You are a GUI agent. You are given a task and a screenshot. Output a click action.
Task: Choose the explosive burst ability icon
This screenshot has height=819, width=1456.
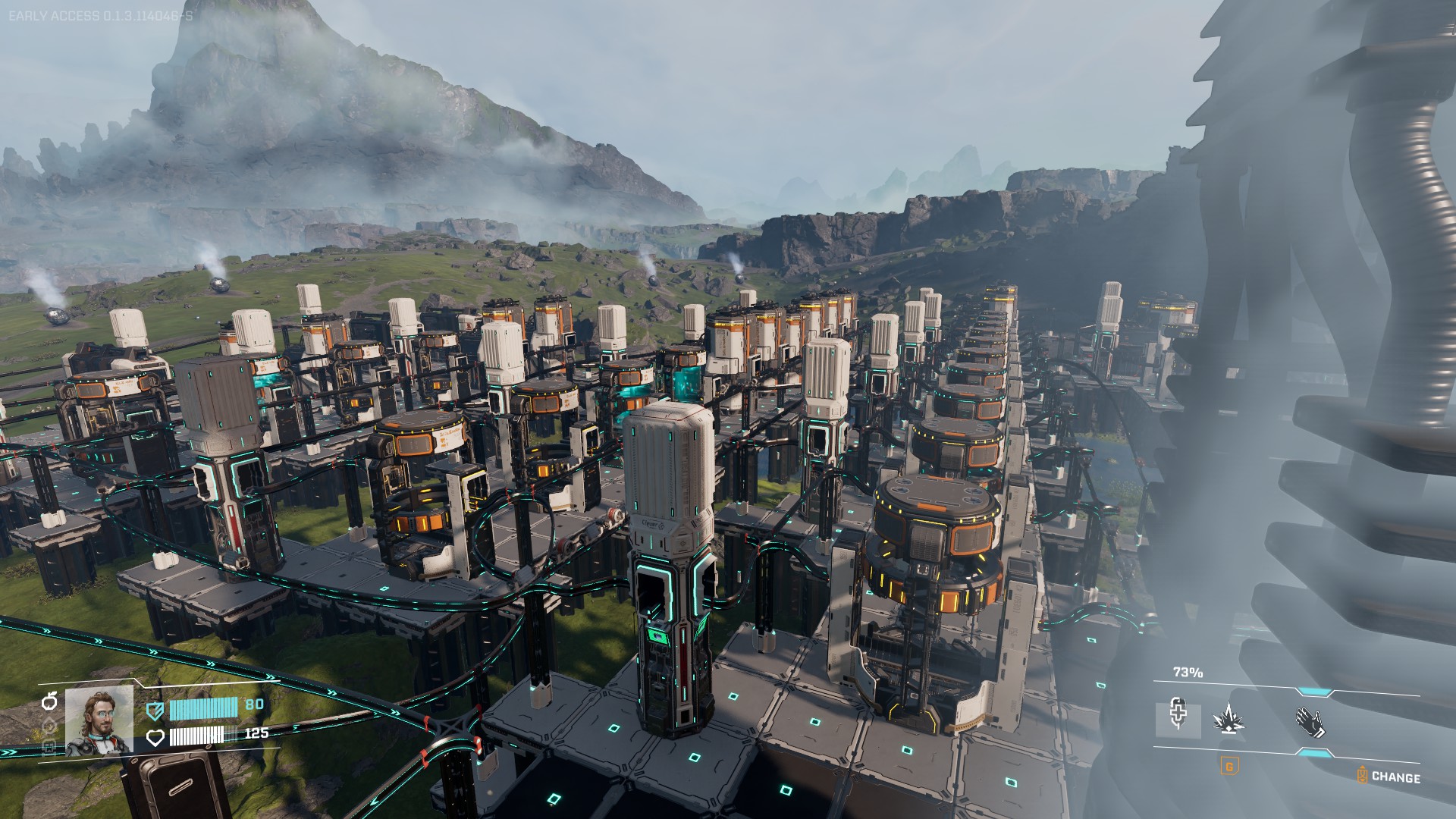point(1228,719)
